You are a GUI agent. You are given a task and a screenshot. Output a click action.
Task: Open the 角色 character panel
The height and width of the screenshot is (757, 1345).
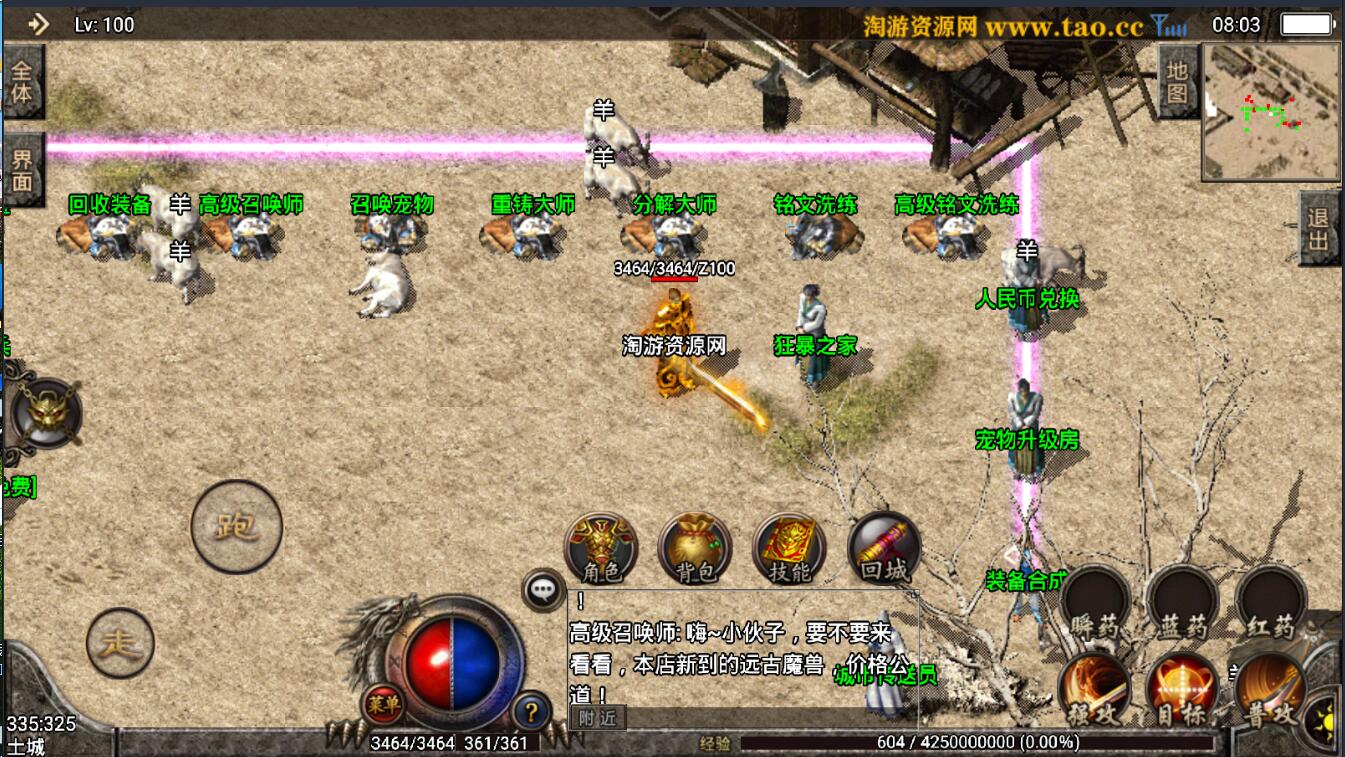point(601,548)
